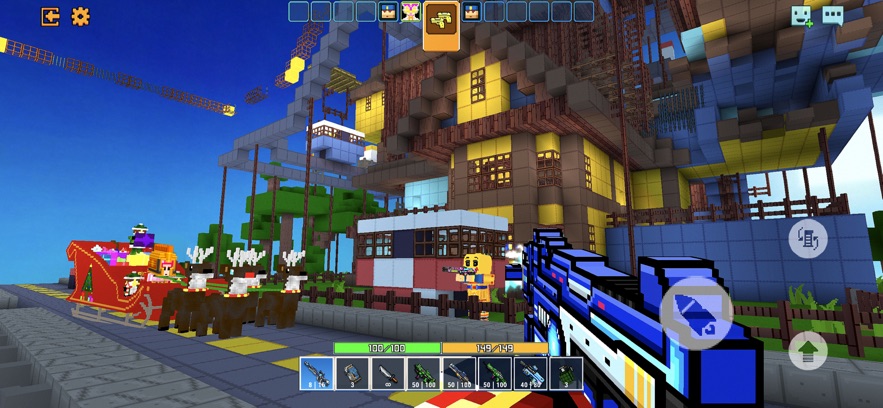Image resolution: width=883 pixels, height=408 pixels.
Task: Select the sniper rifle slot with 8|16 ammo
Action: point(317,375)
